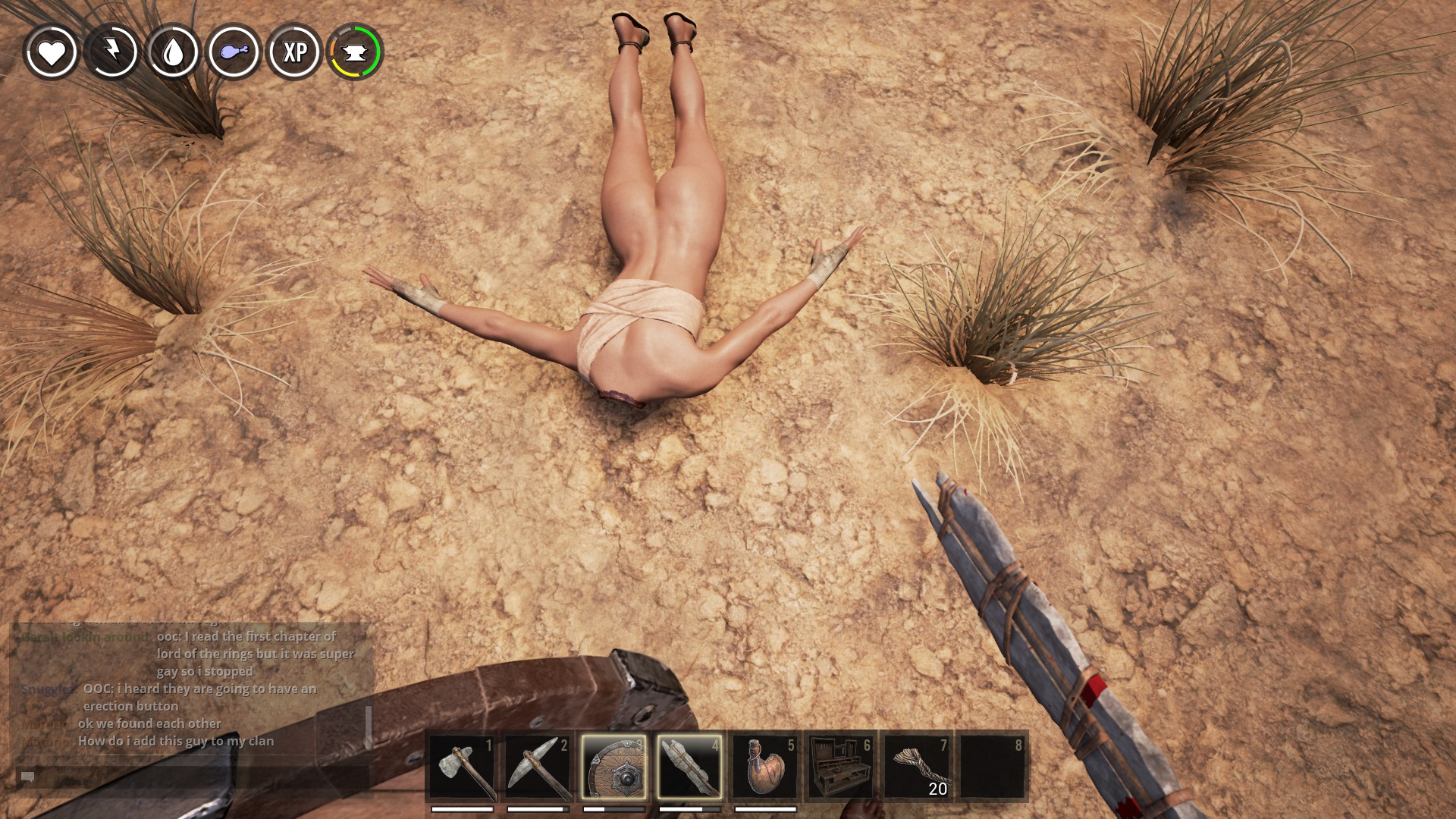This screenshot has width=1456, height=819.
Task: Pick the workbench item in slot 6
Action: [x=841, y=766]
